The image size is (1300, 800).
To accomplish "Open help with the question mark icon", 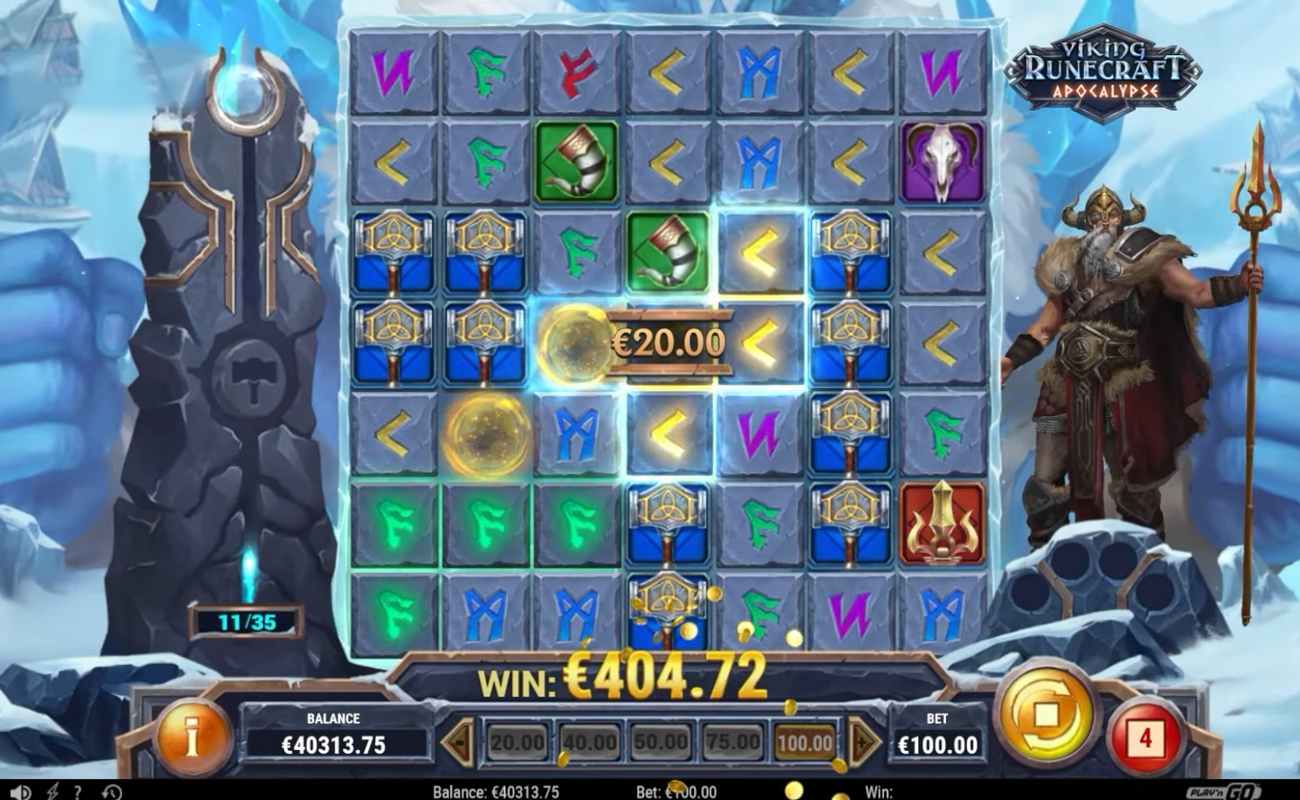I will pyautogui.click(x=77, y=791).
